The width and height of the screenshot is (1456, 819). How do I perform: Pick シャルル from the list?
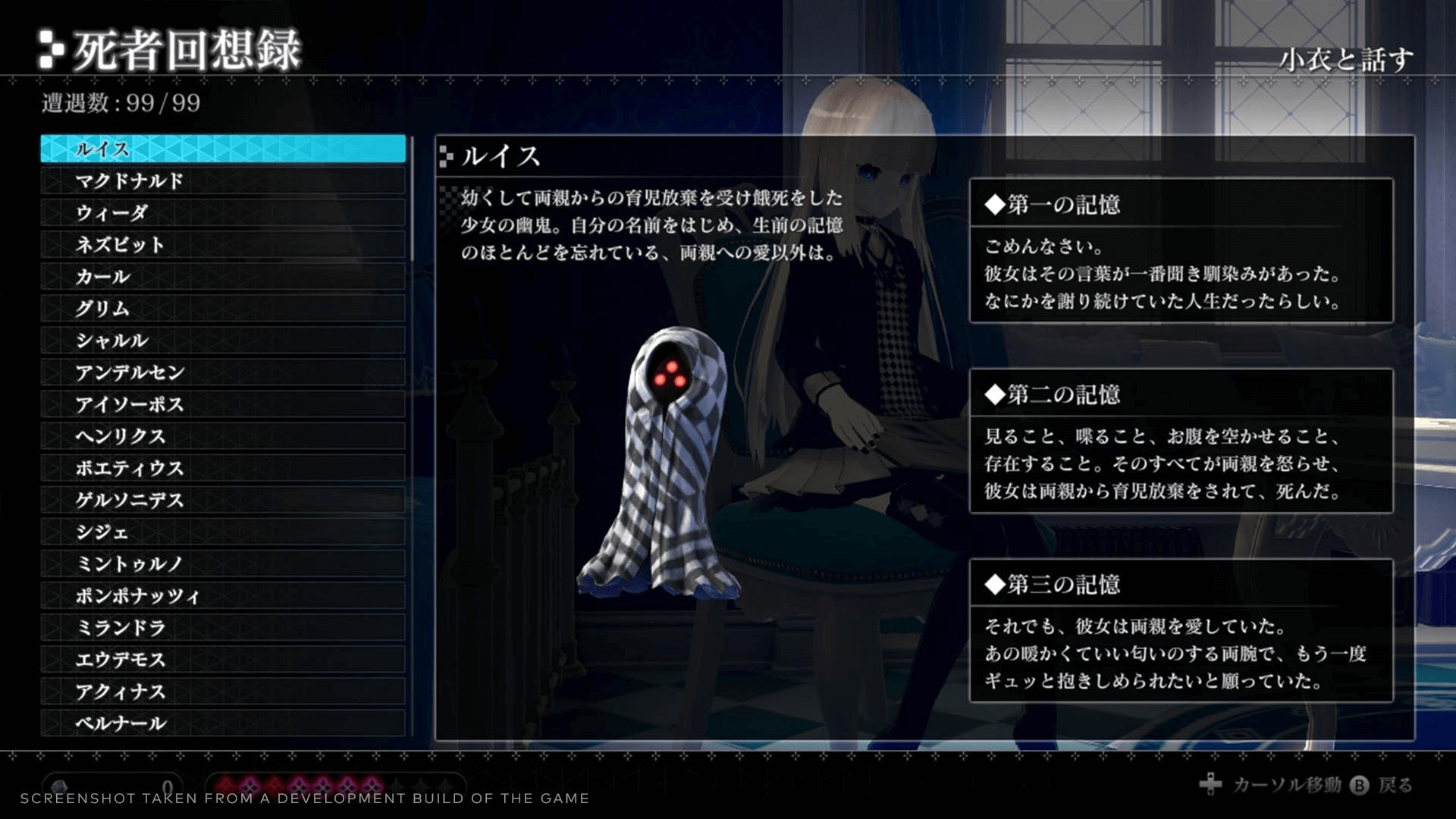tap(223, 340)
